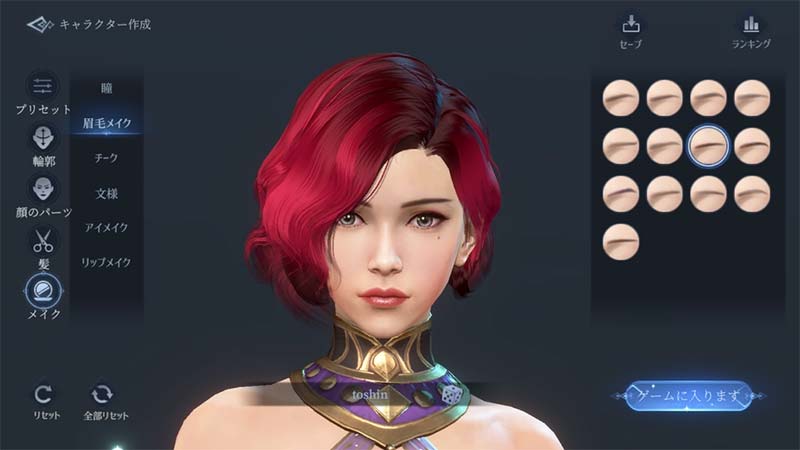Select the highlighted eyebrow style thumbnail
The height and width of the screenshot is (450, 800).
[x=708, y=146]
